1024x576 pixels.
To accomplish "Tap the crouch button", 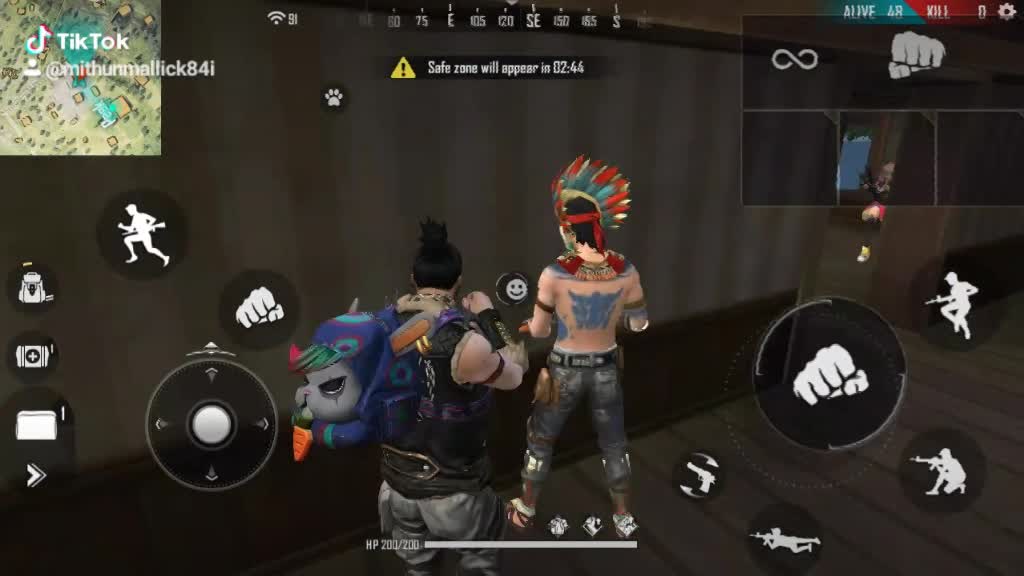I will click(938, 471).
